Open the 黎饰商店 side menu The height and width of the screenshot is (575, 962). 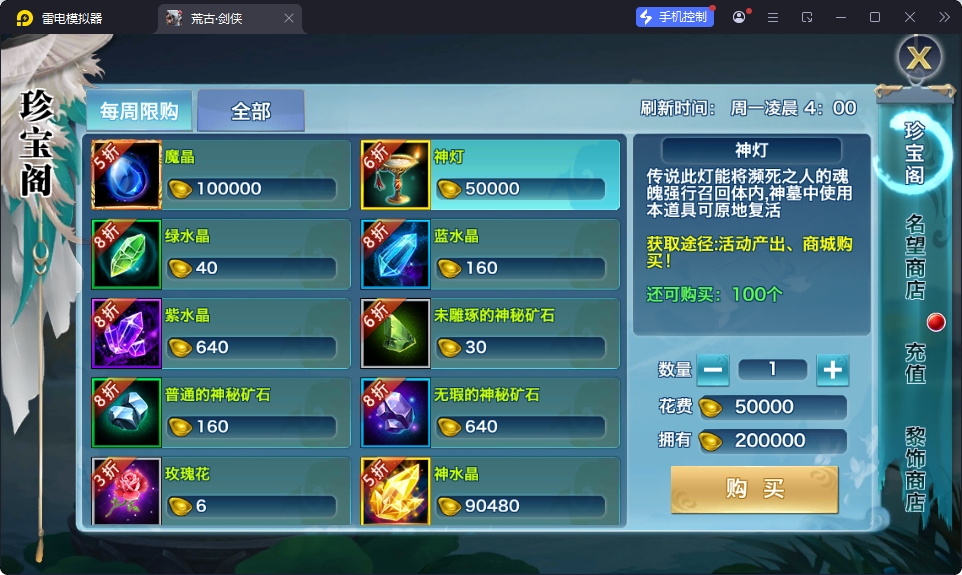coord(915,468)
